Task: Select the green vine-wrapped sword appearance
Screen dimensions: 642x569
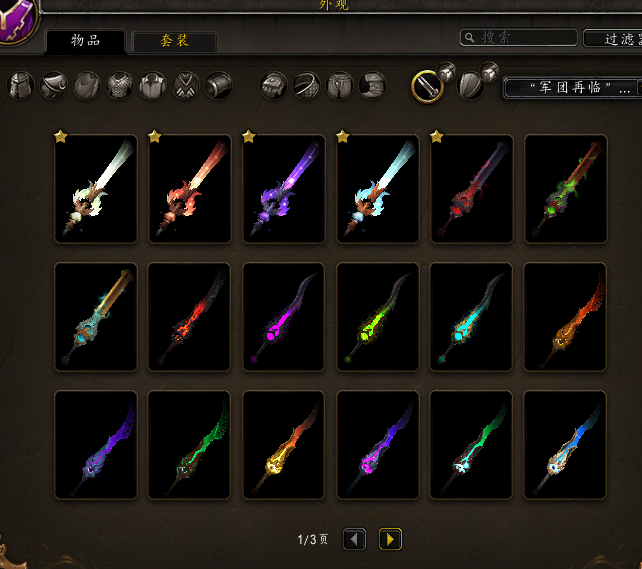Action: (x=565, y=189)
